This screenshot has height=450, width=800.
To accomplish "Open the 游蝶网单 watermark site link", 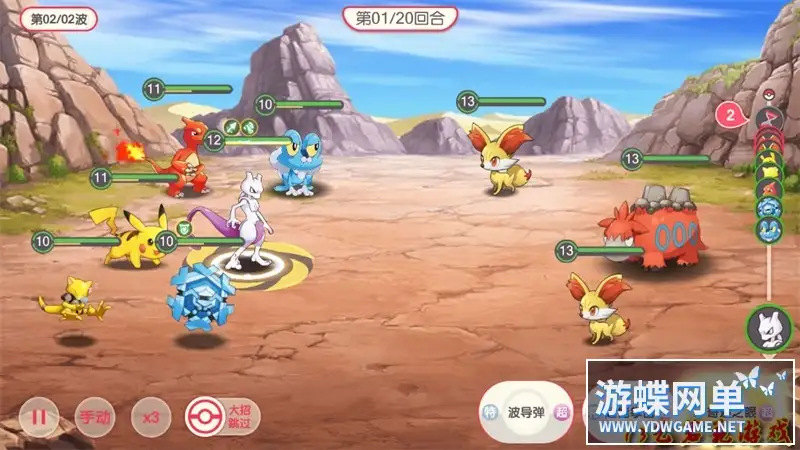I will [x=689, y=401].
